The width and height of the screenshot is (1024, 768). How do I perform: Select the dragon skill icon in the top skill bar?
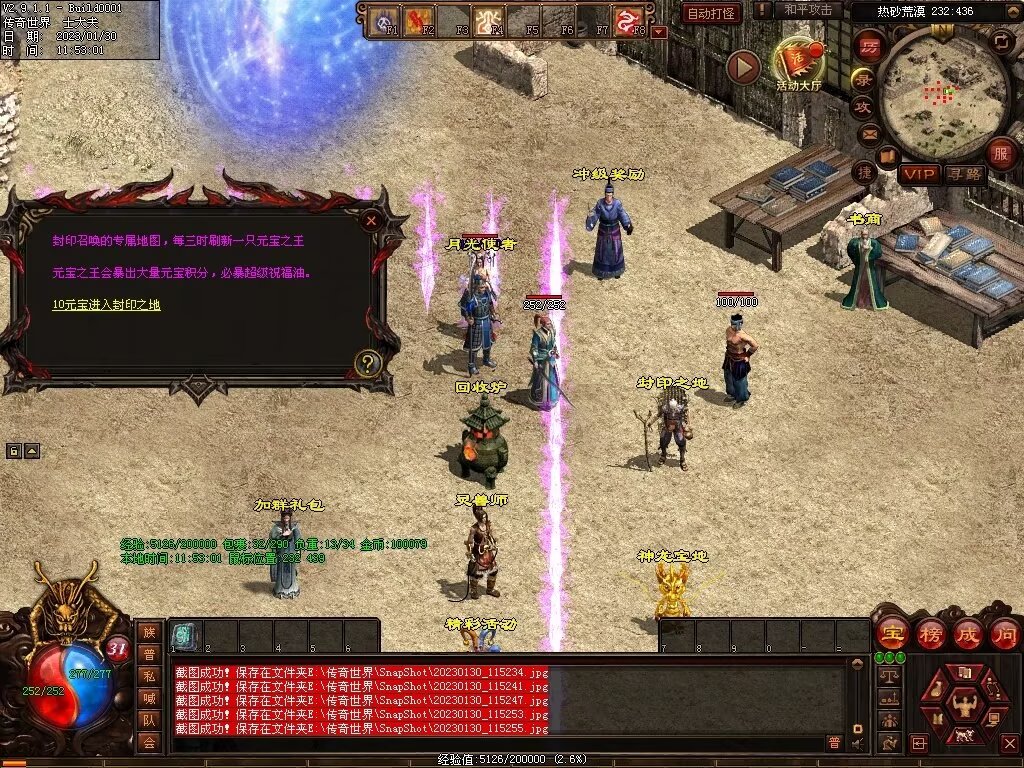(x=627, y=21)
